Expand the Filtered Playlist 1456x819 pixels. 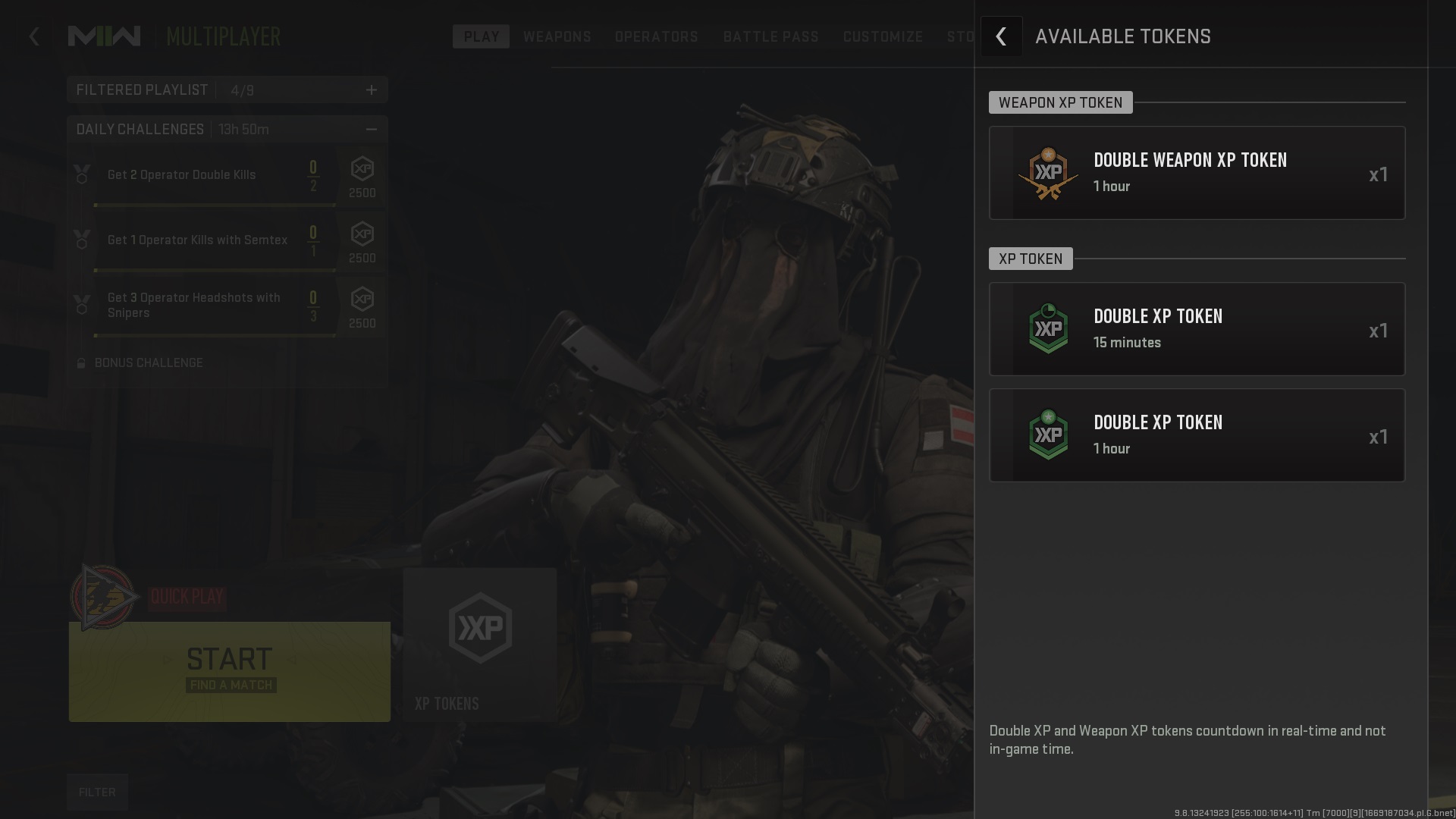(x=371, y=89)
